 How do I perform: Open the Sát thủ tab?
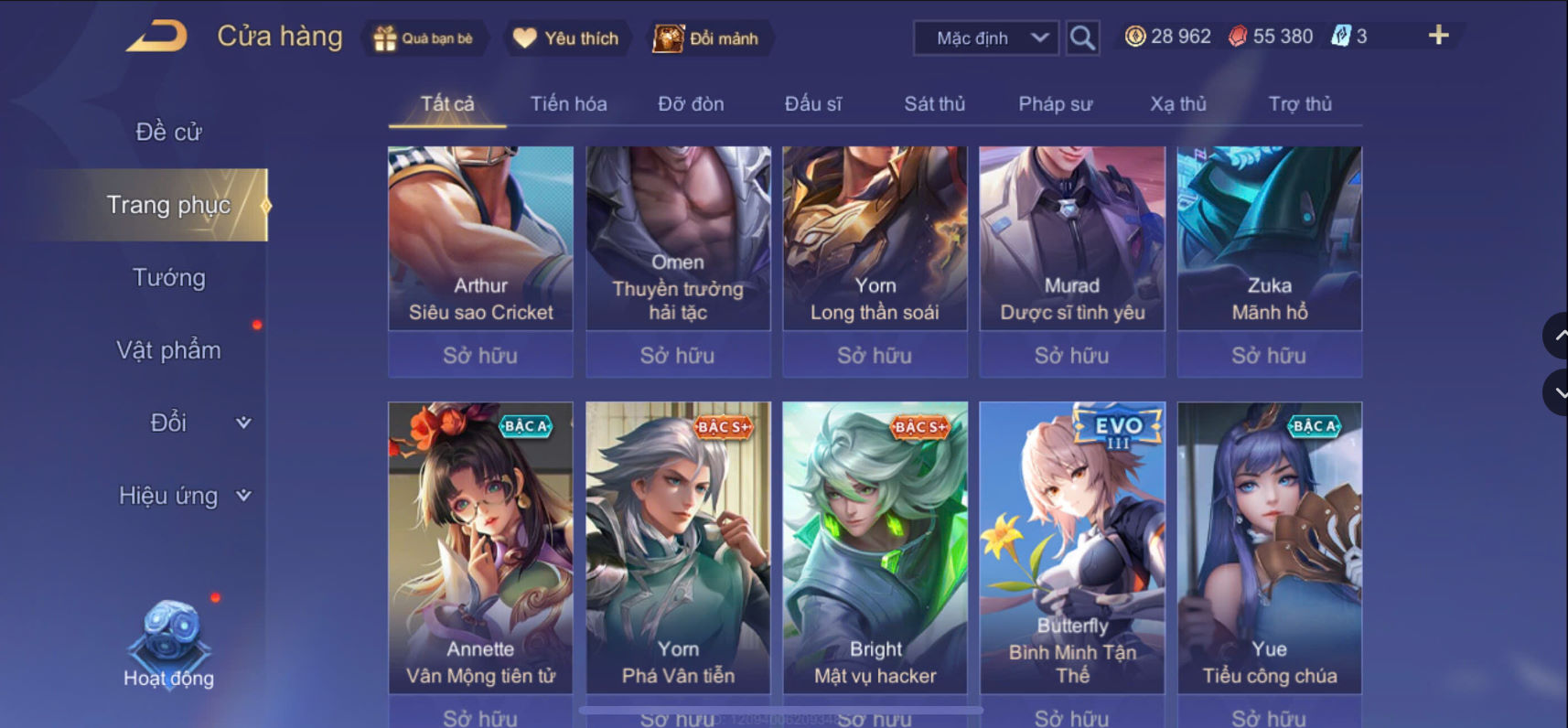[x=934, y=103]
